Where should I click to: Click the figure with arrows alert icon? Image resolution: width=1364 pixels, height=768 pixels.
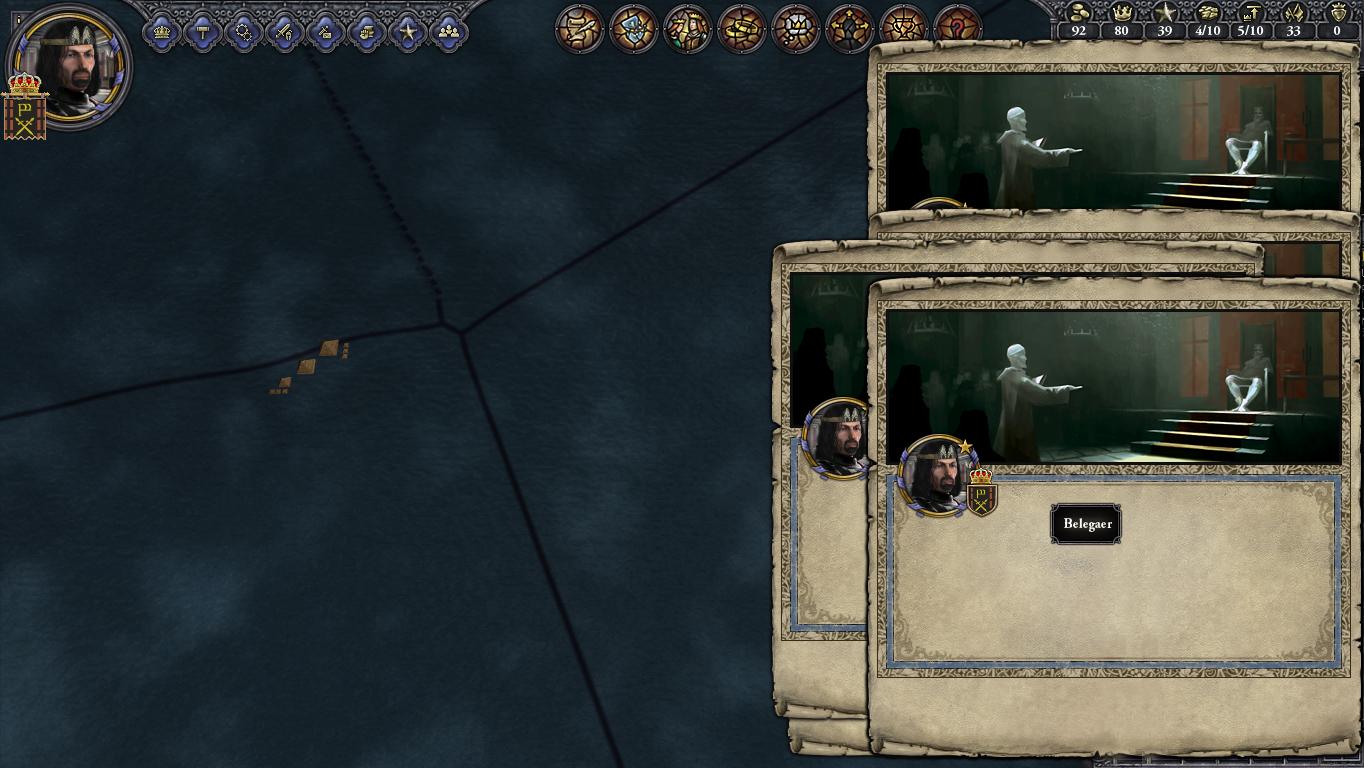coord(849,28)
